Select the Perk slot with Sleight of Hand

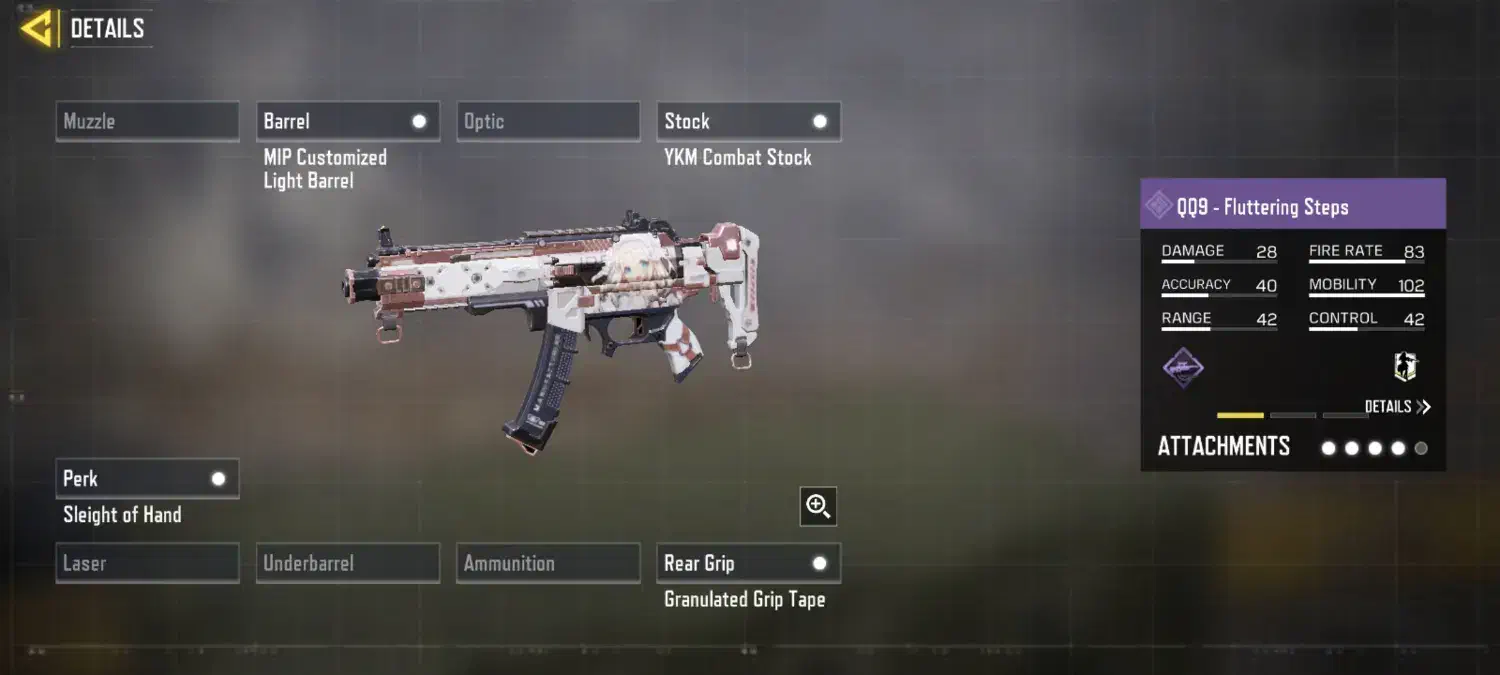click(x=147, y=479)
